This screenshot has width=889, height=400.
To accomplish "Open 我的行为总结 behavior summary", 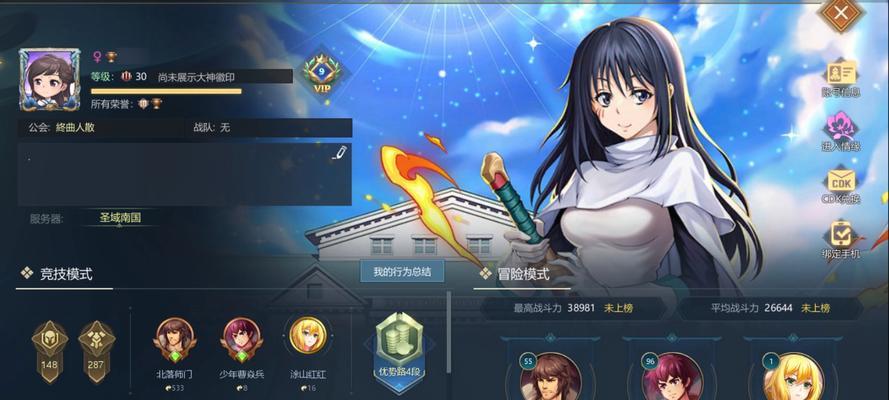I will [x=402, y=272].
